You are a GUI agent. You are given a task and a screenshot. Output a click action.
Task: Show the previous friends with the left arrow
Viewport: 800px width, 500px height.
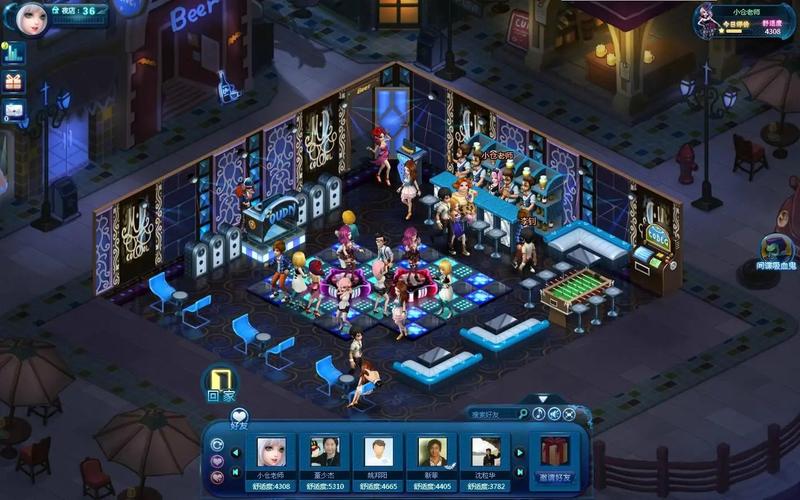[237, 450]
